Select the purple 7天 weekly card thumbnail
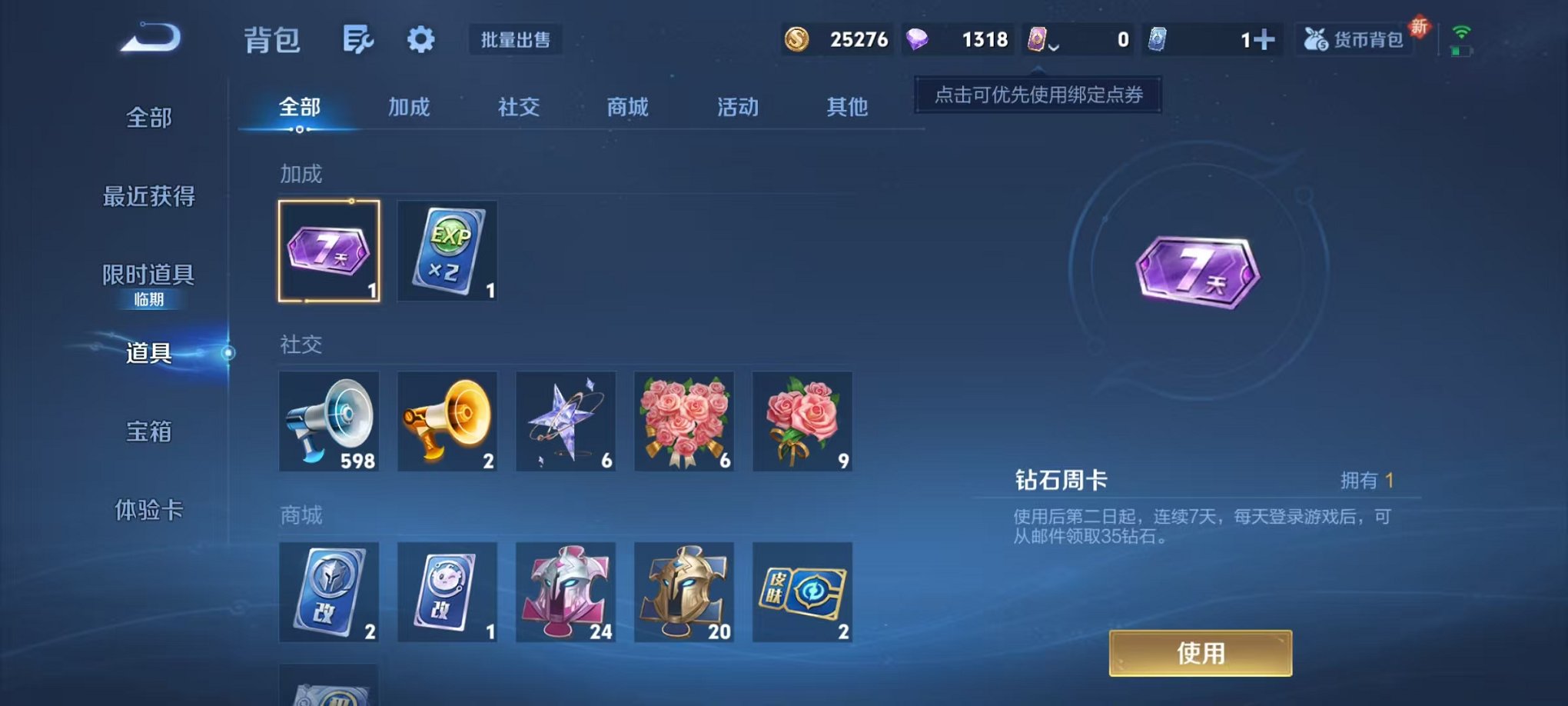Viewport: 1568px width, 706px height. point(329,251)
